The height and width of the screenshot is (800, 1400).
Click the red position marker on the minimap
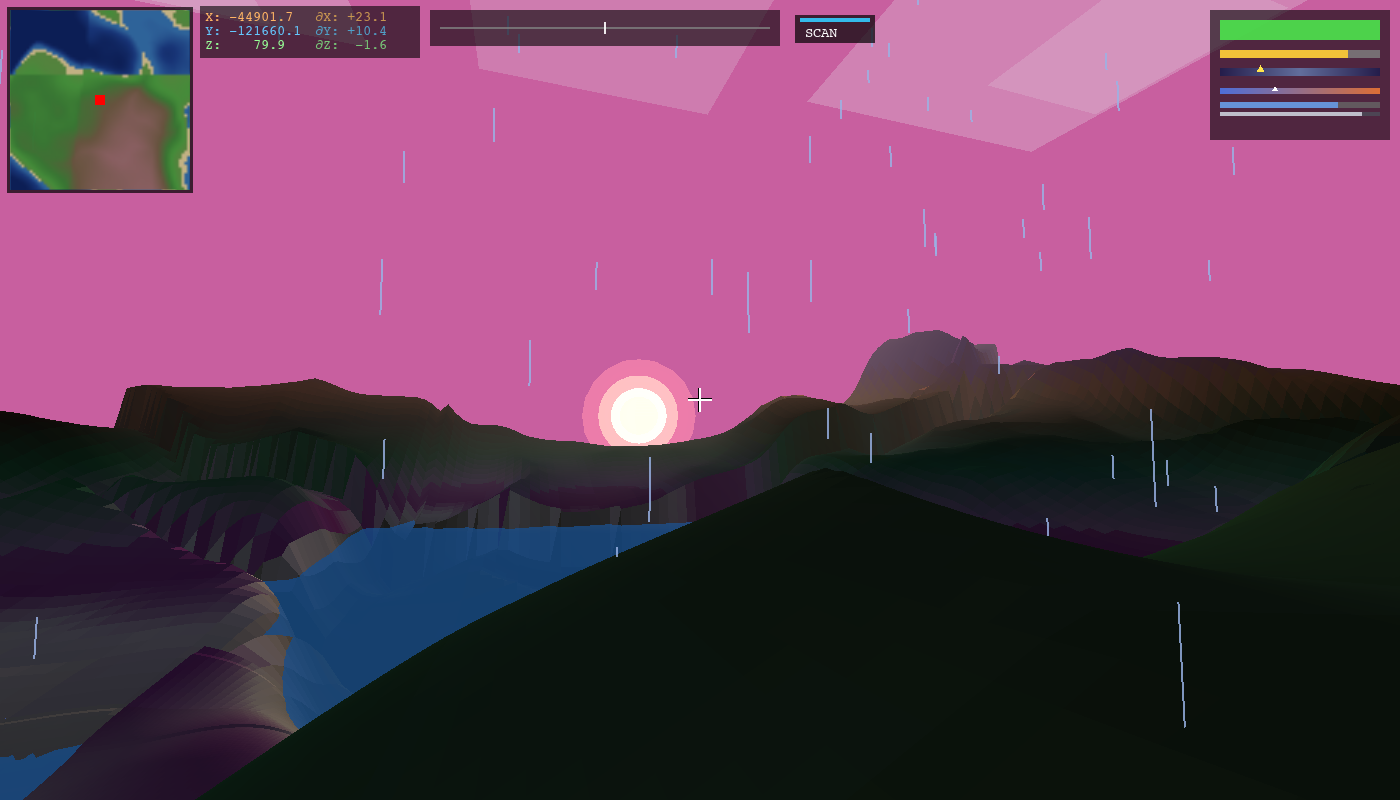[x=99, y=100]
